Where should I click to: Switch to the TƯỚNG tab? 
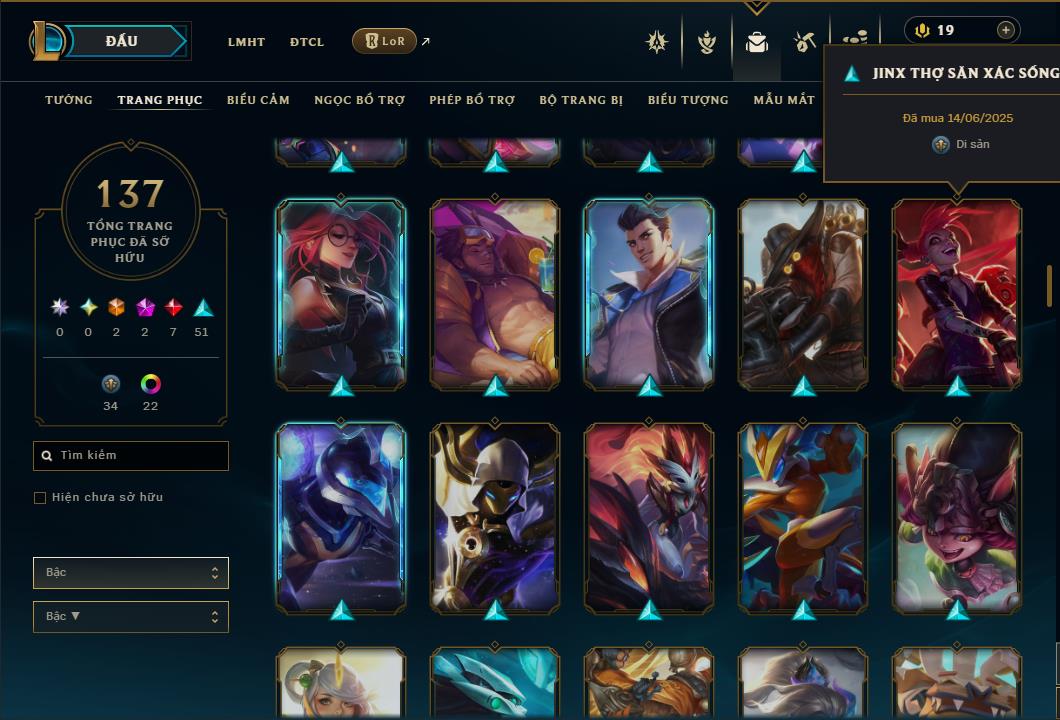point(69,100)
